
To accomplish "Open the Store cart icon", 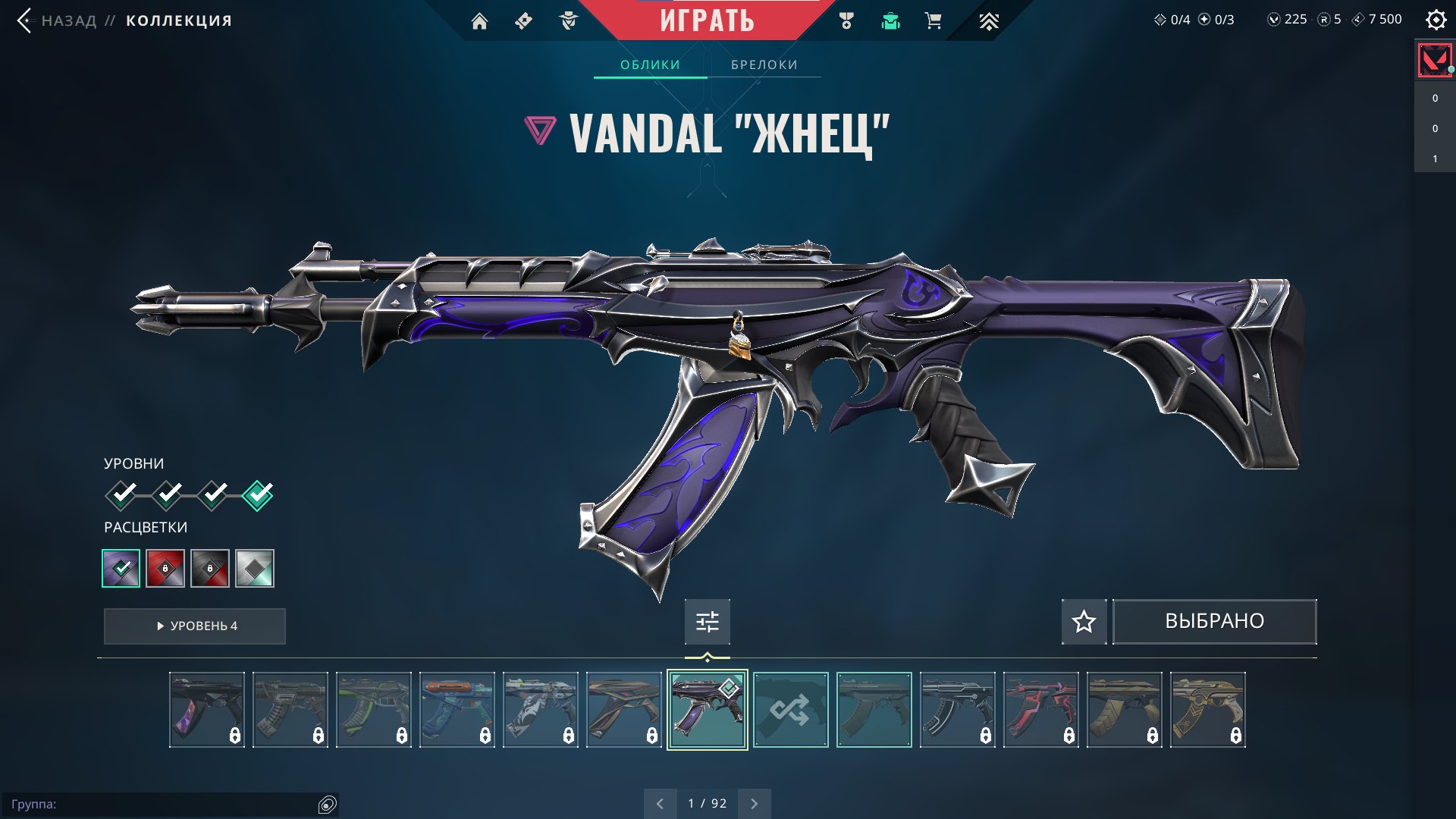I will pos(933,20).
